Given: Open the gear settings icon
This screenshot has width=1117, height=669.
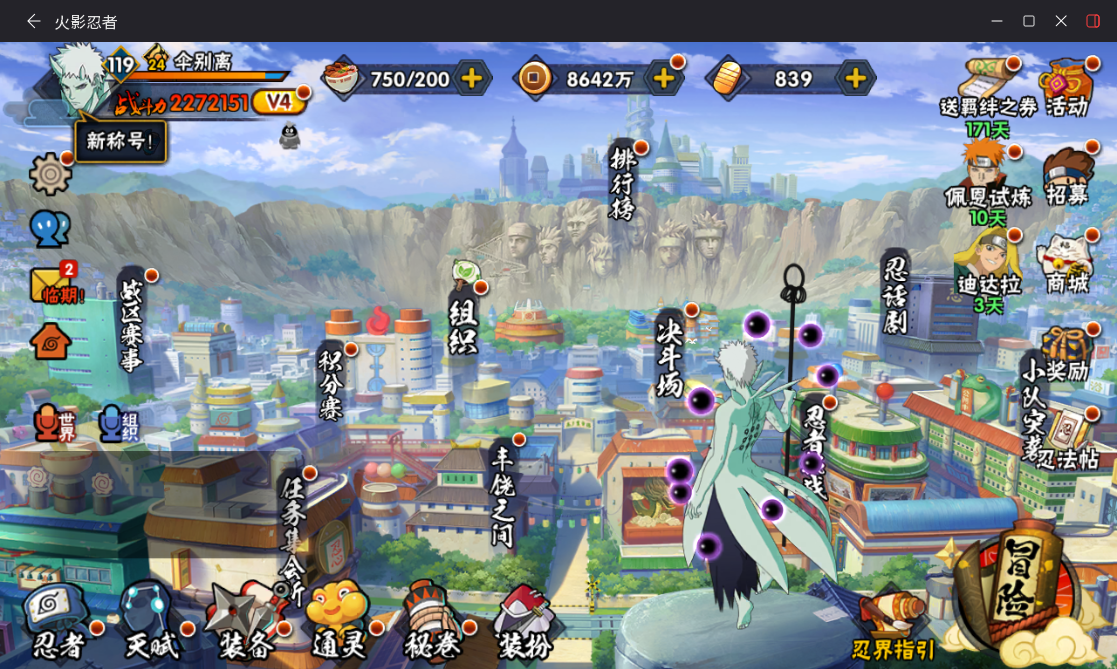Looking at the screenshot, I should pos(50,174).
